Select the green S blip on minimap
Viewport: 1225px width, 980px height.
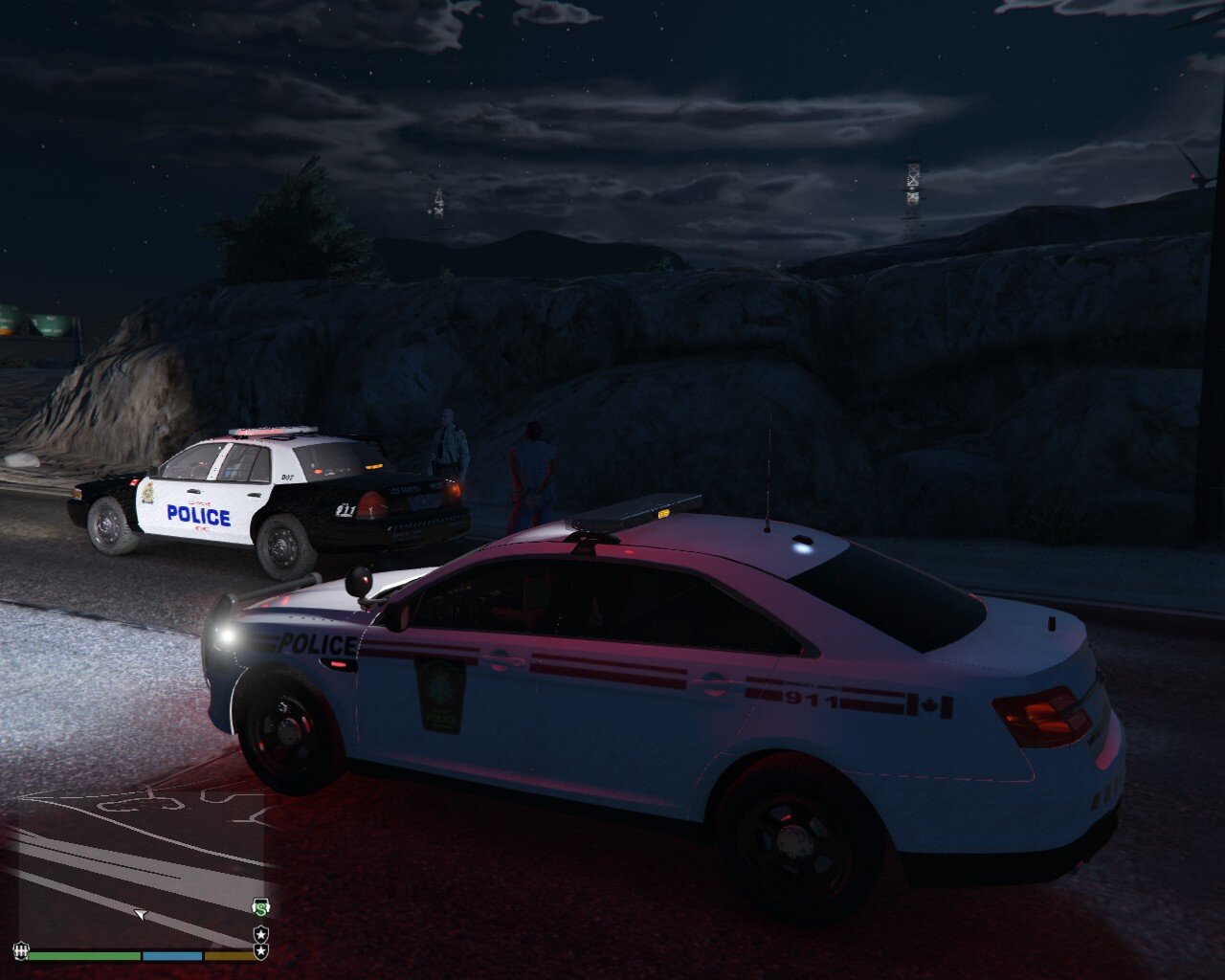click(260, 906)
